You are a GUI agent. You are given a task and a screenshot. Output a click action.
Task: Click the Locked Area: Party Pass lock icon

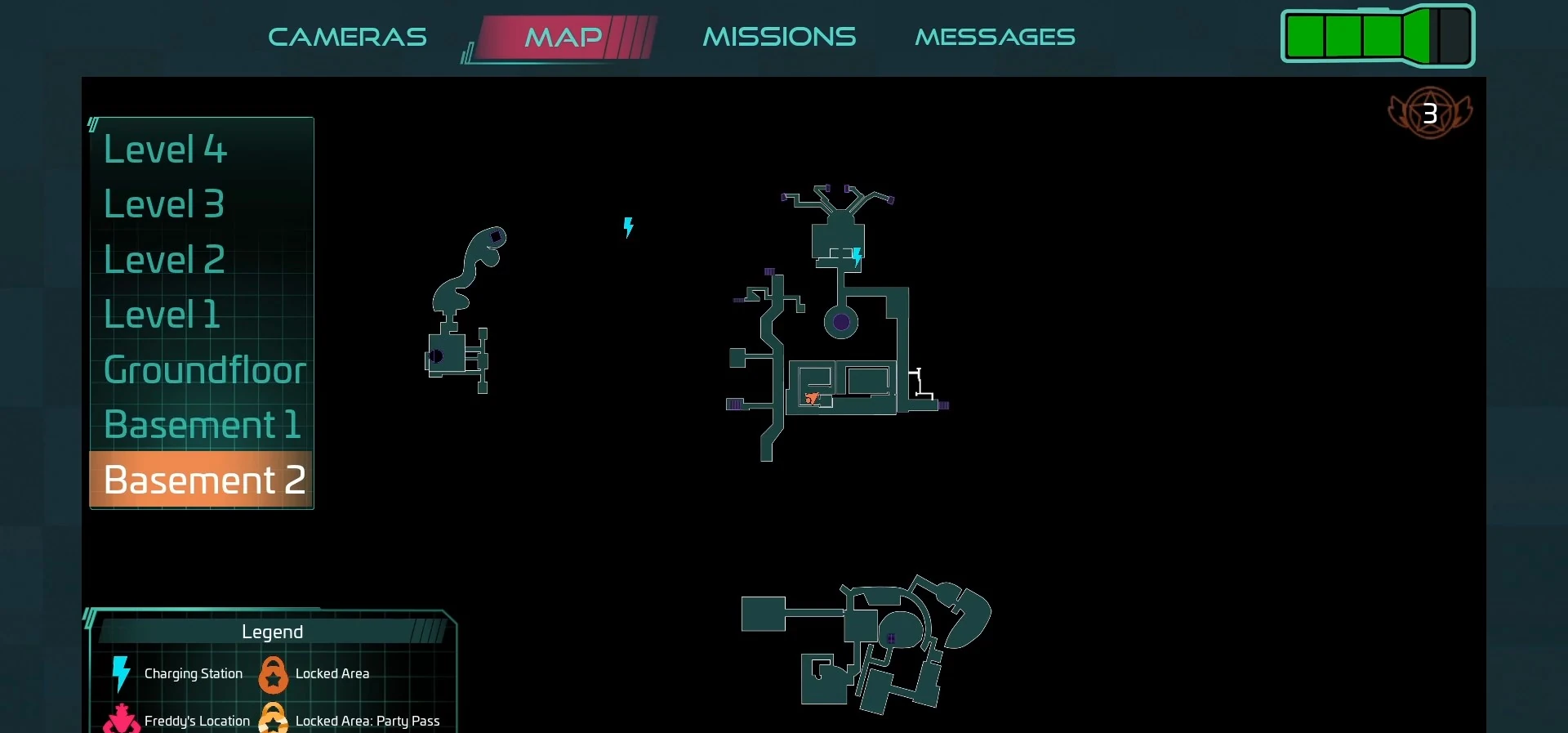274,719
